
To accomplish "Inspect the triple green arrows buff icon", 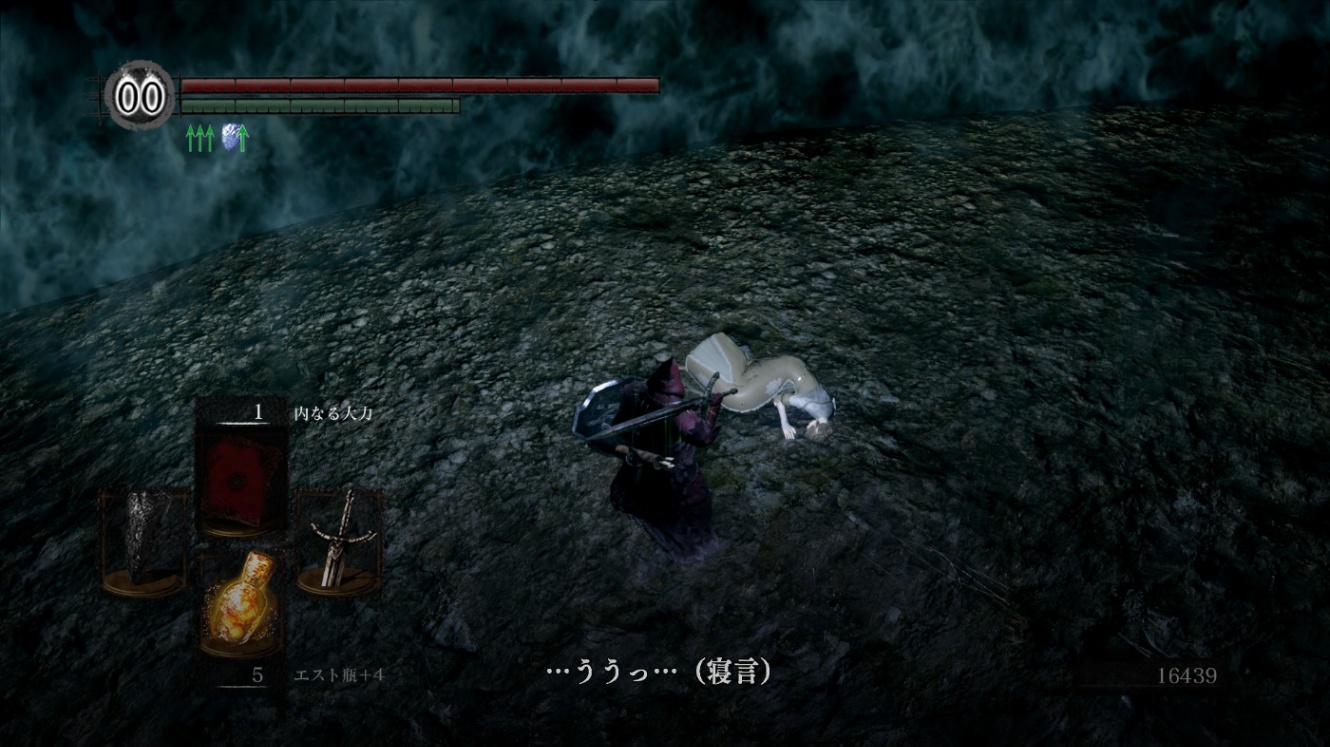I will pyautogui.click(x=200, y=138).
